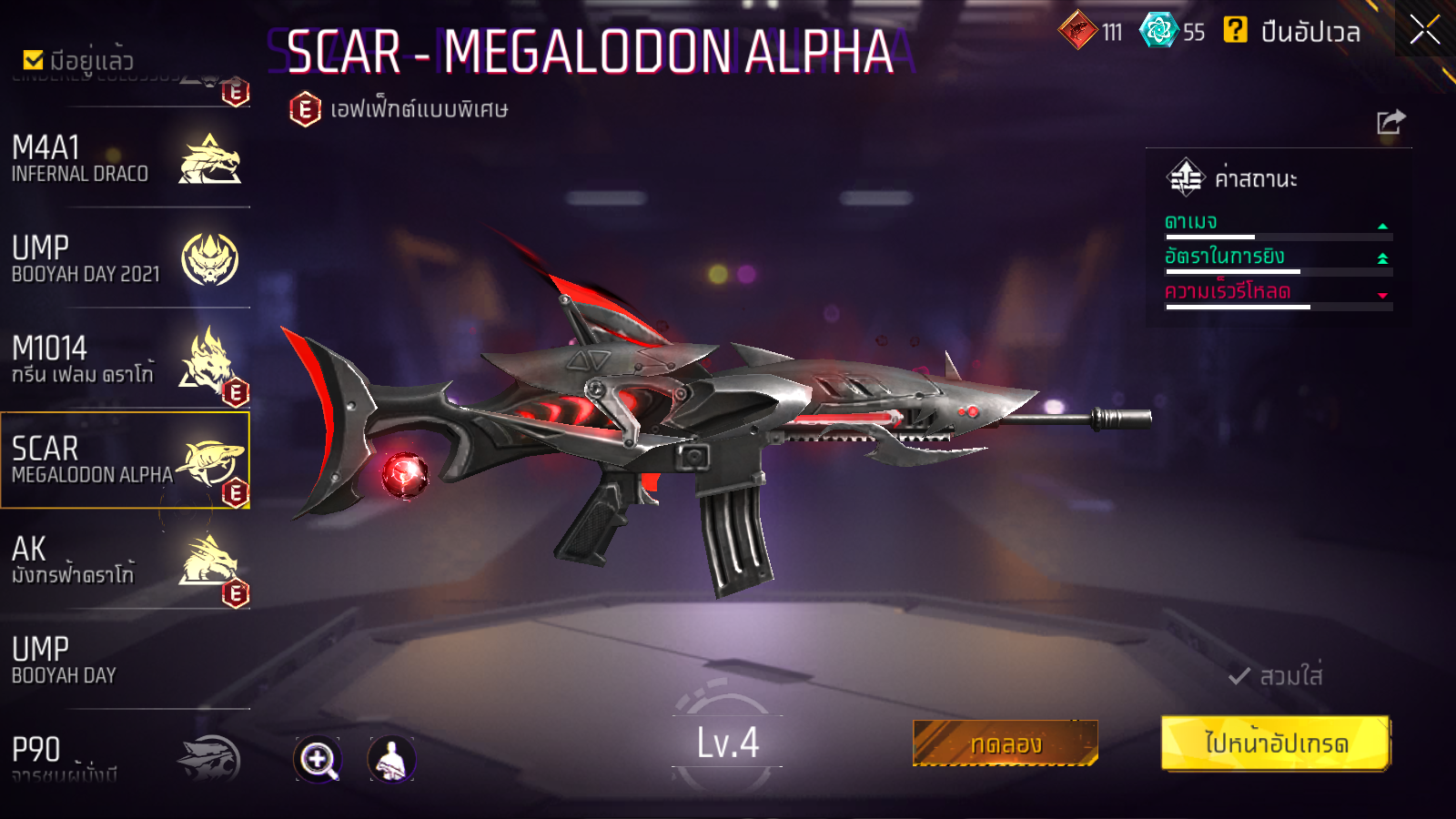Select the SCAR Megalodon Alpha entry
Screen dimensions: 1456x819
(x=126, y=460)
